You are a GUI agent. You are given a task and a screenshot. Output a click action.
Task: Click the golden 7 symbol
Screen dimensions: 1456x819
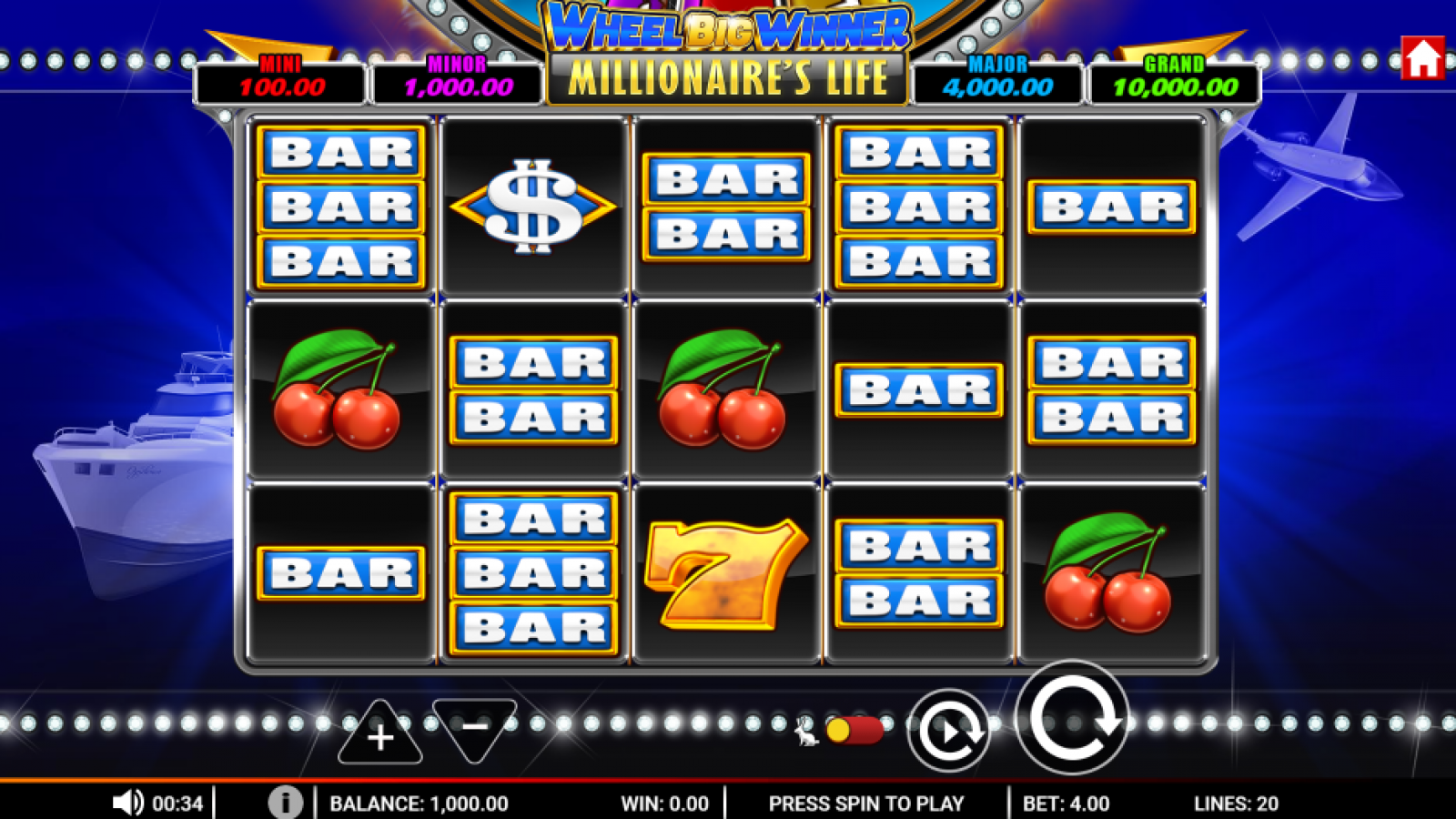coord(728,573)
